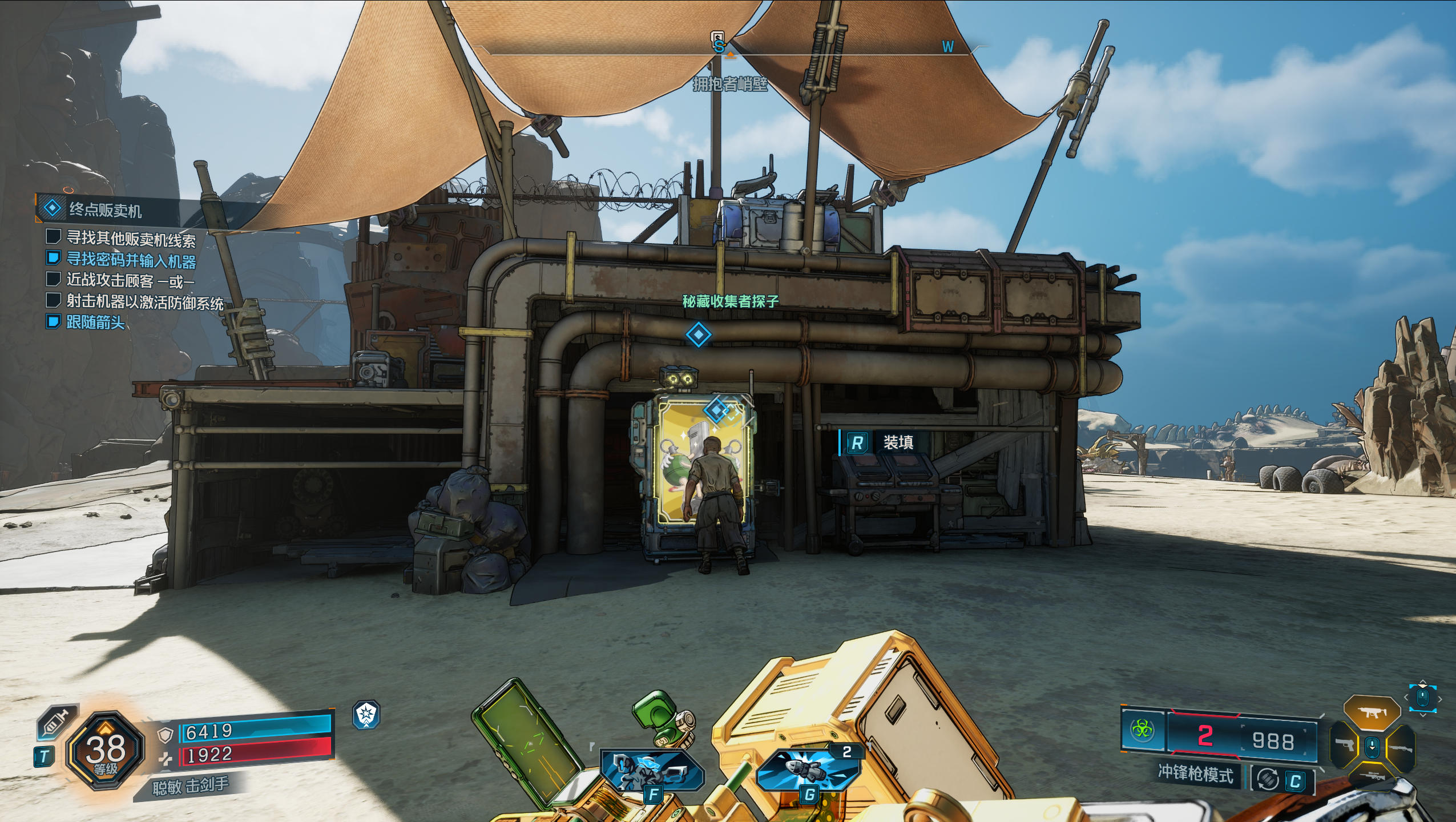Image resolution: width=1456 pixels, height=822 pixels.
Task: Select the highlighted submachine gun weapon slot
Action: pos(1372,712)
